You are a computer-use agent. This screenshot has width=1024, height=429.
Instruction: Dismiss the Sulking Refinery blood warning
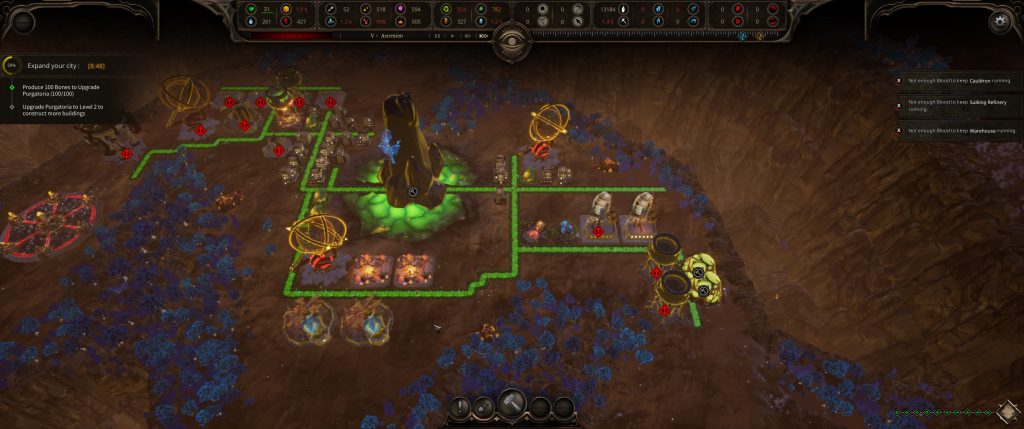point(898,103)
